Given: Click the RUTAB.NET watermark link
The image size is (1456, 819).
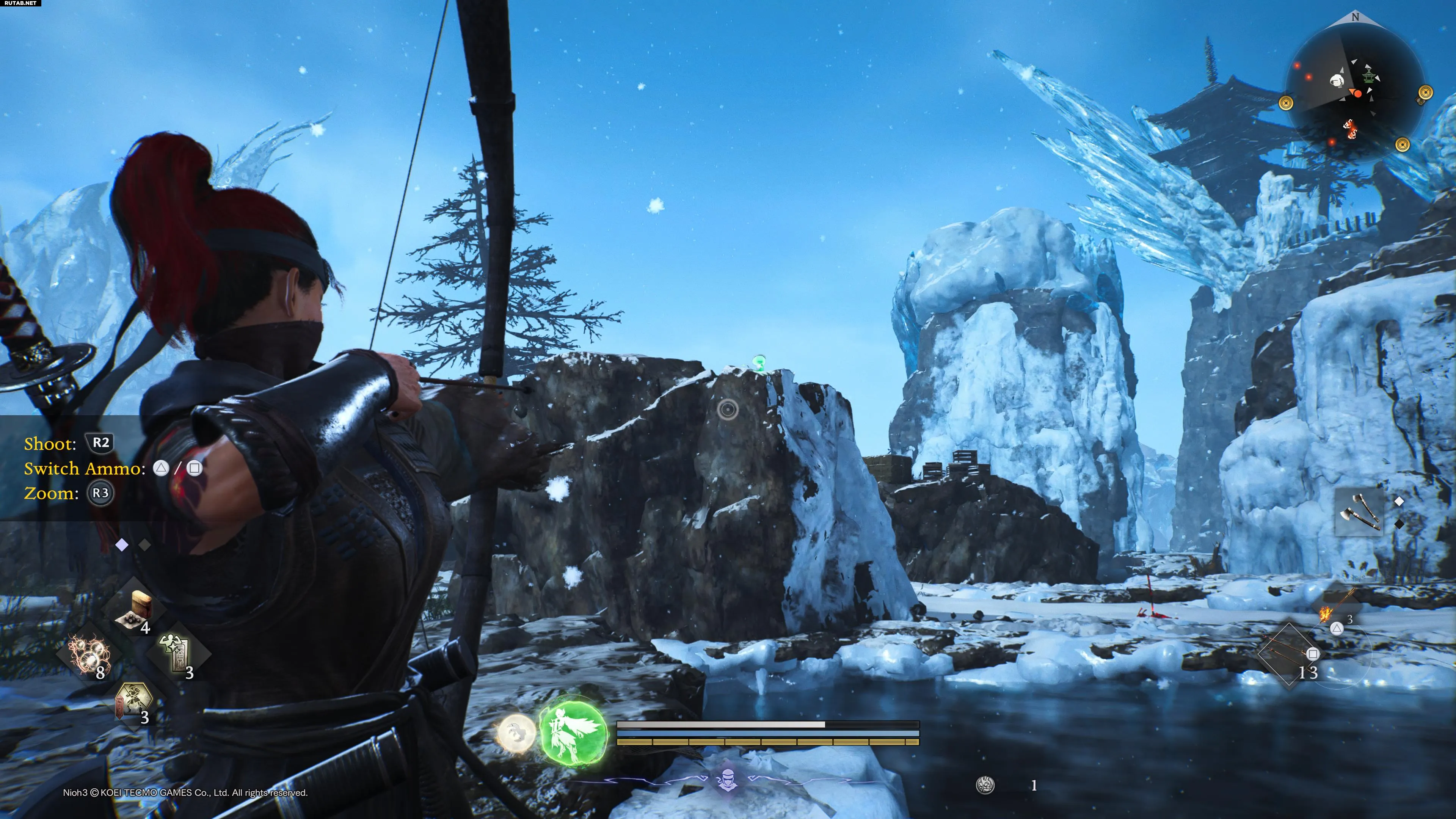Looking at the screenshot, I should (20, 3).
